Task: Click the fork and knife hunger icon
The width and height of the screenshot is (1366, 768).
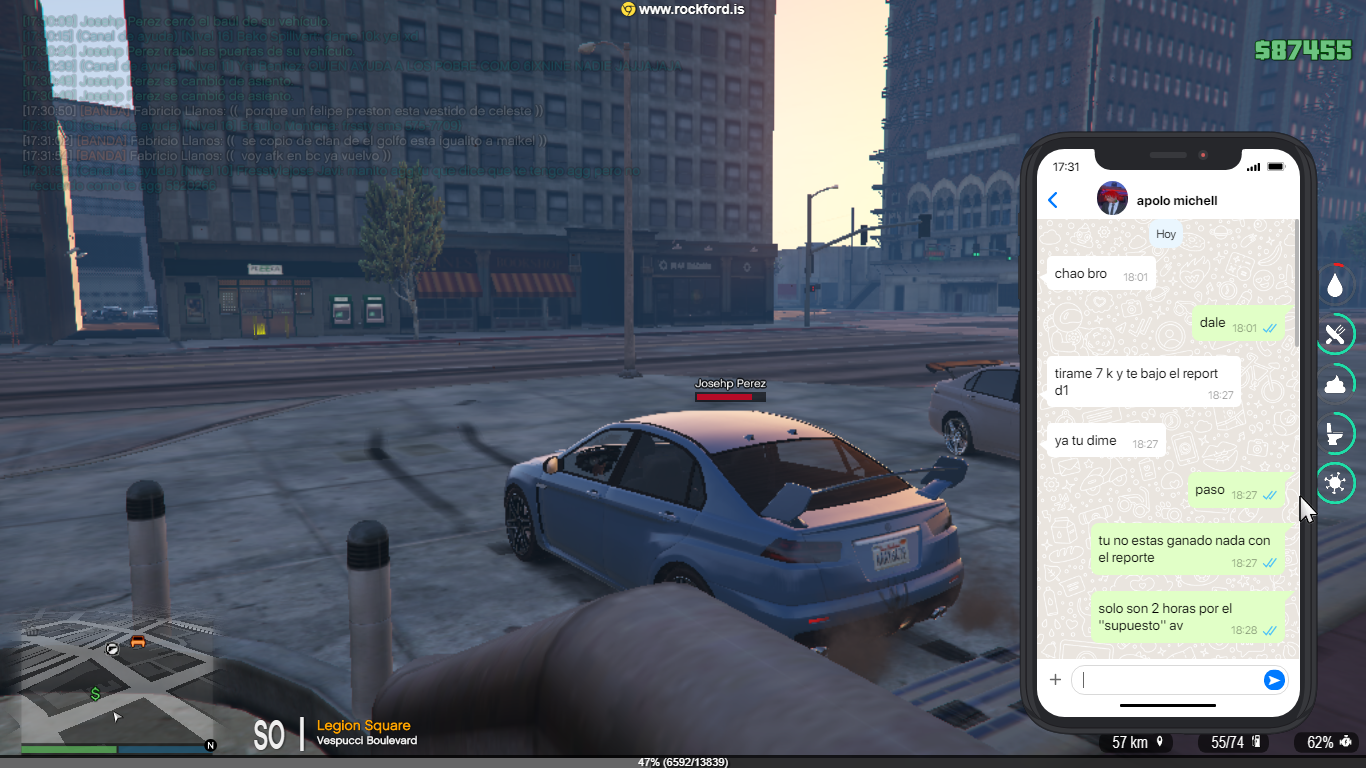Action: 1335,334
